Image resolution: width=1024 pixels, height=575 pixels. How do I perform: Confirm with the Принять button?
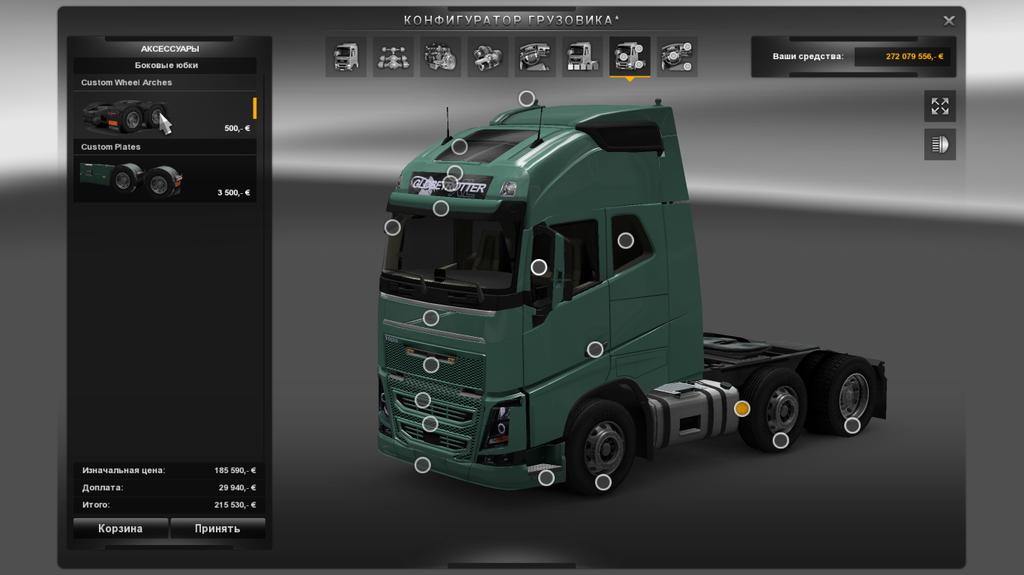pos(217,528)
